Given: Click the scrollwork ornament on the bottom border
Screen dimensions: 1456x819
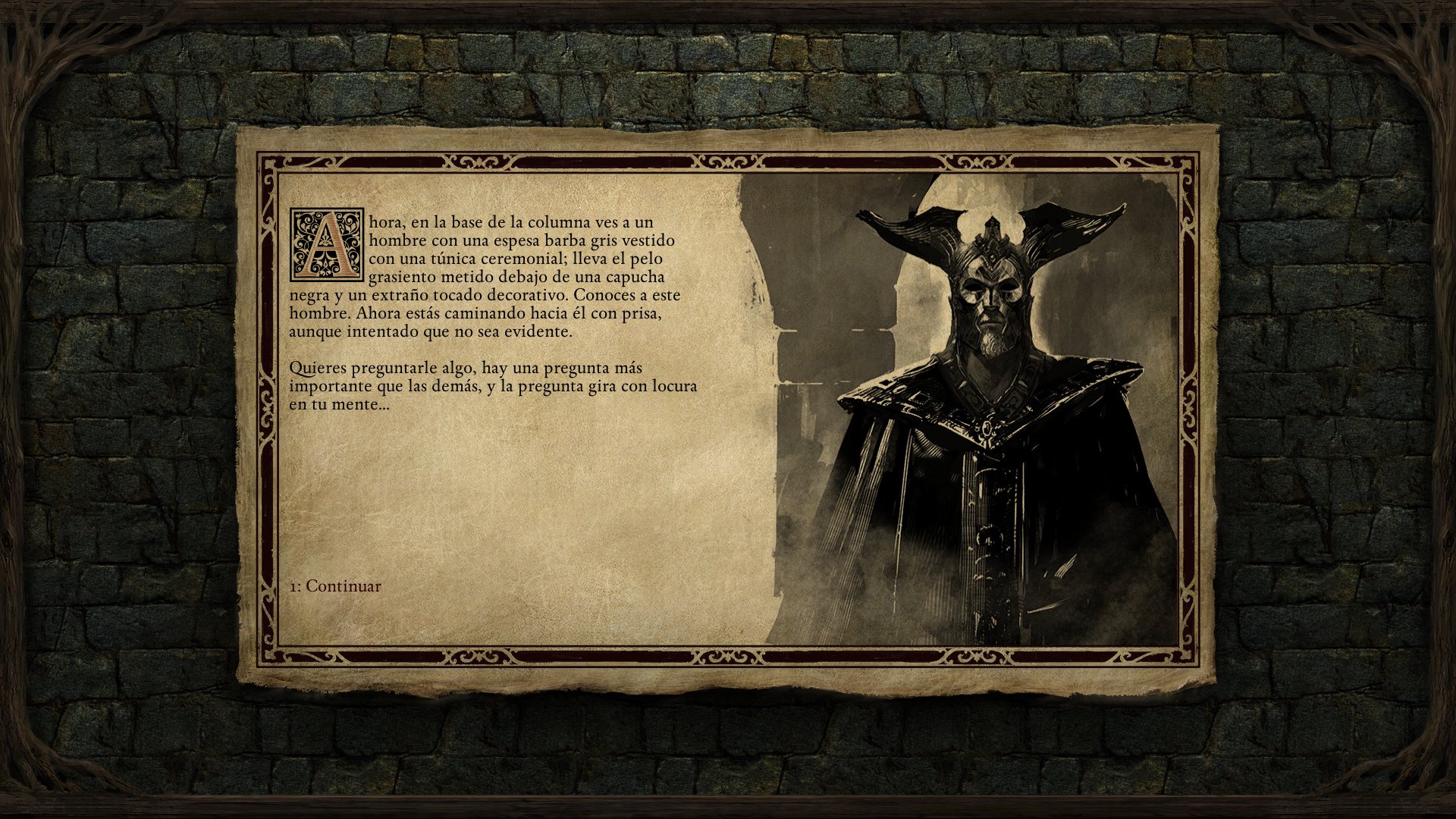Looking at the screenshot, I should point(728,654).
